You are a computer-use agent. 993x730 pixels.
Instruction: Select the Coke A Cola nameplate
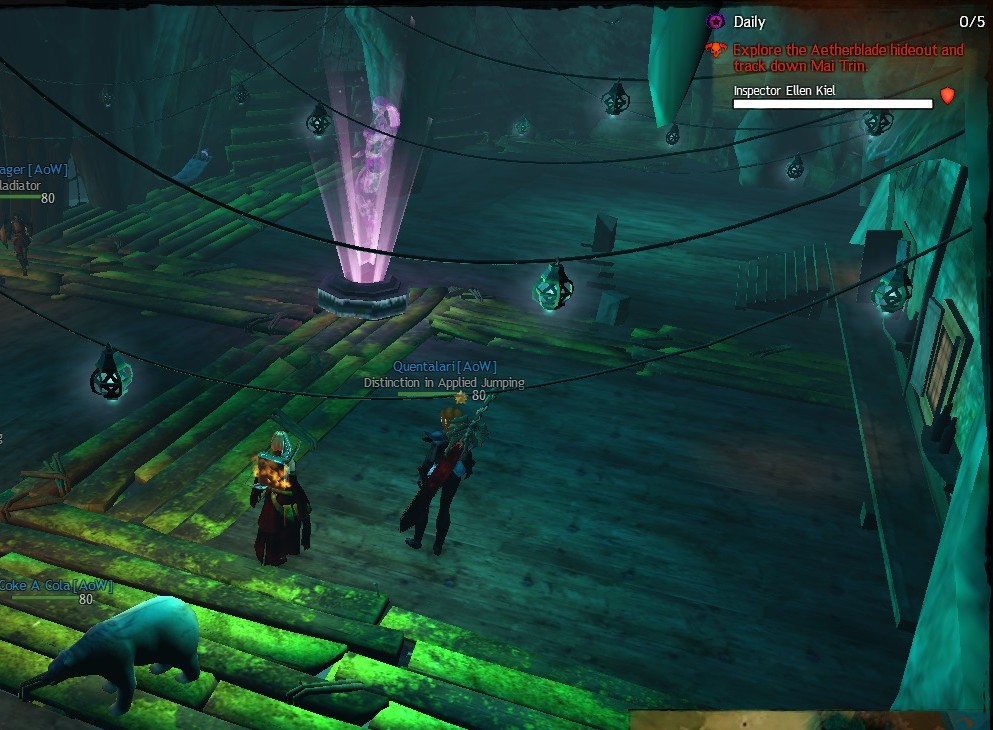[56, 586]
